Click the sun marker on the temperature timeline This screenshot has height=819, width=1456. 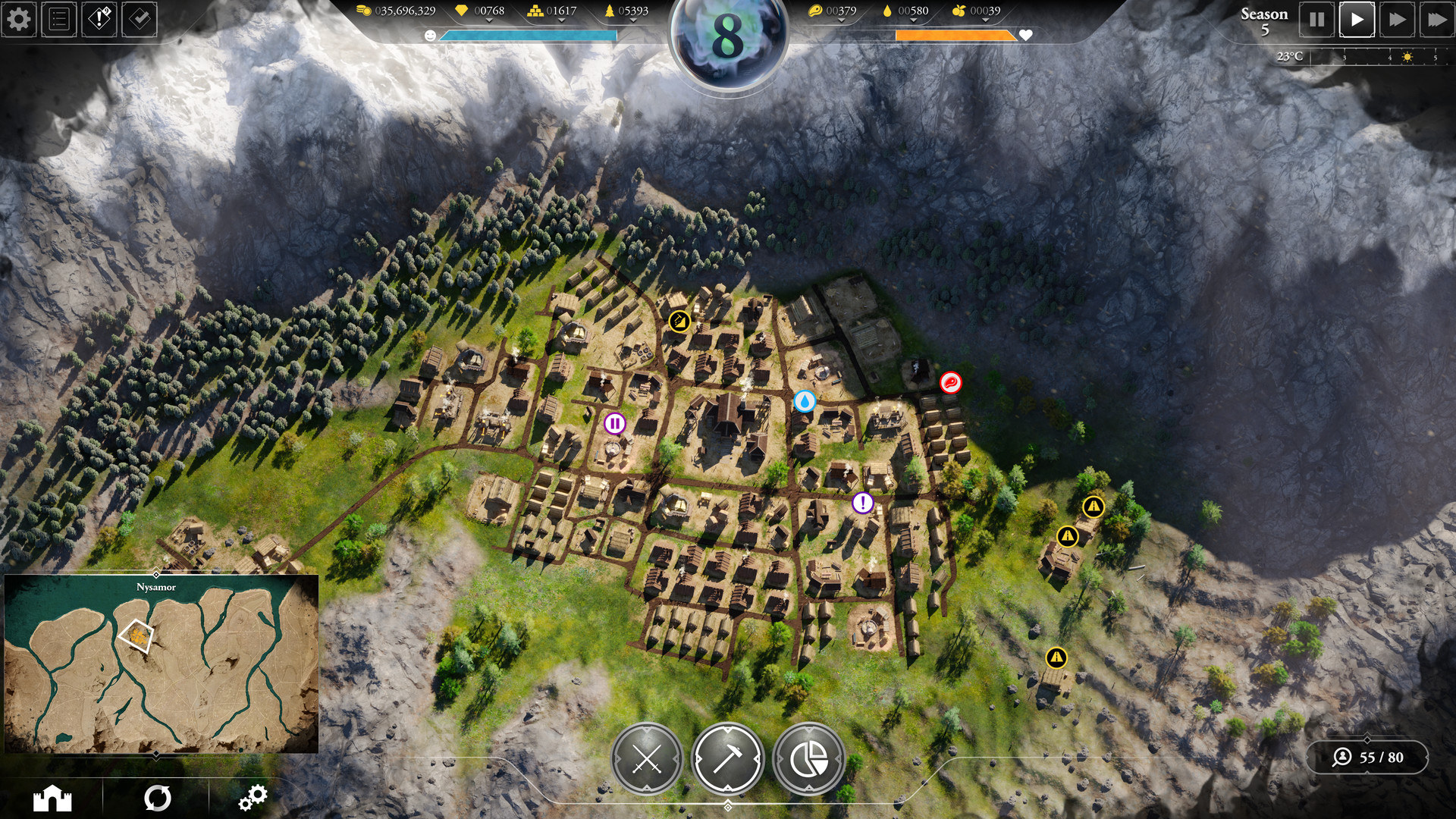click(1408, 56)
